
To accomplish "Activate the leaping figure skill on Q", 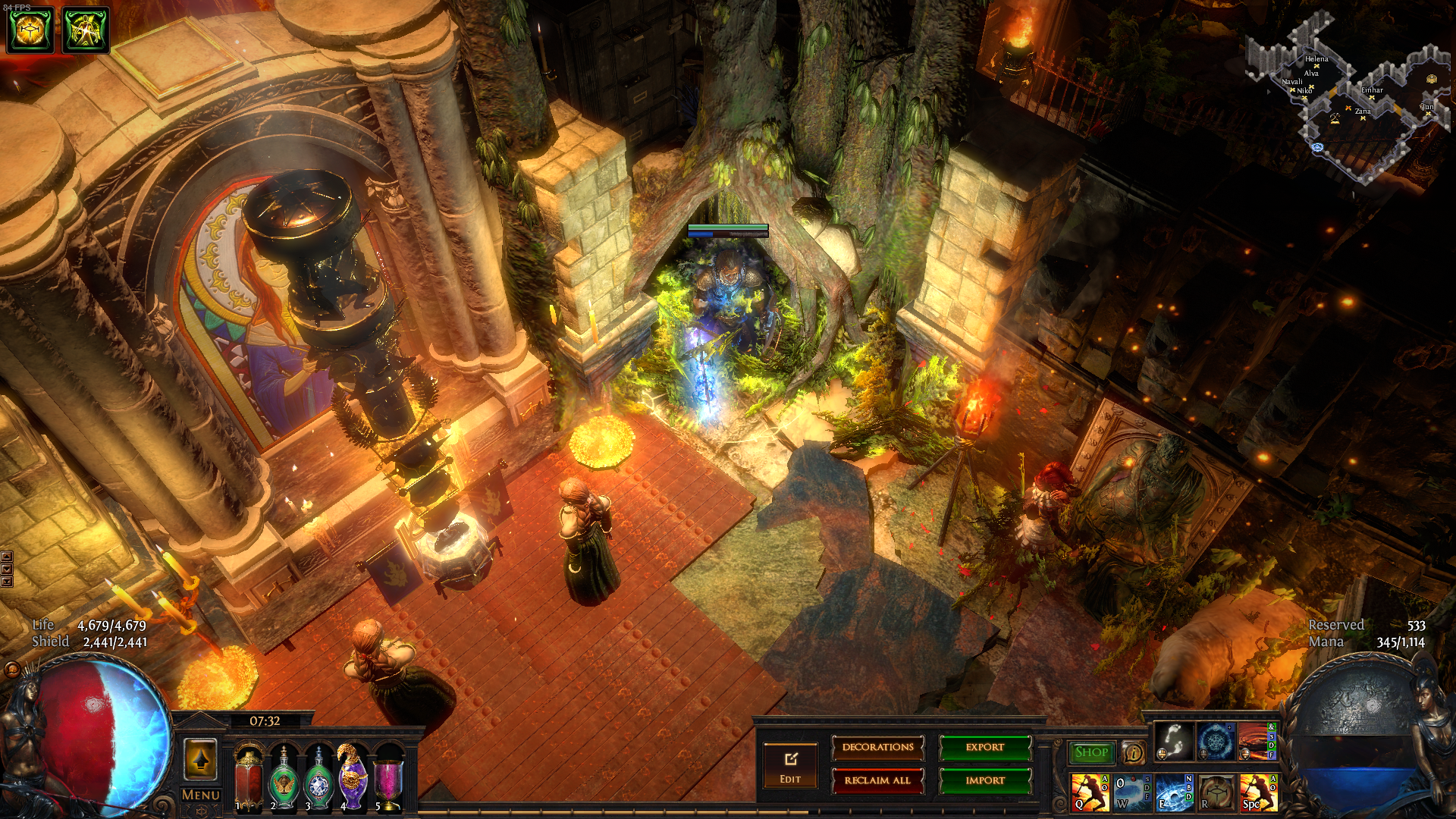I will point(1089,792).
